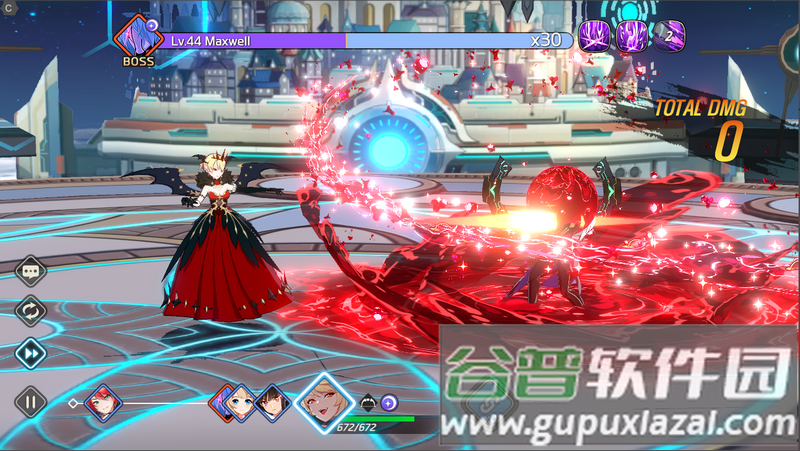Toggle the auto-battle loop button
The width and height of the screenshot is (800, 451).
click(31, 311)
